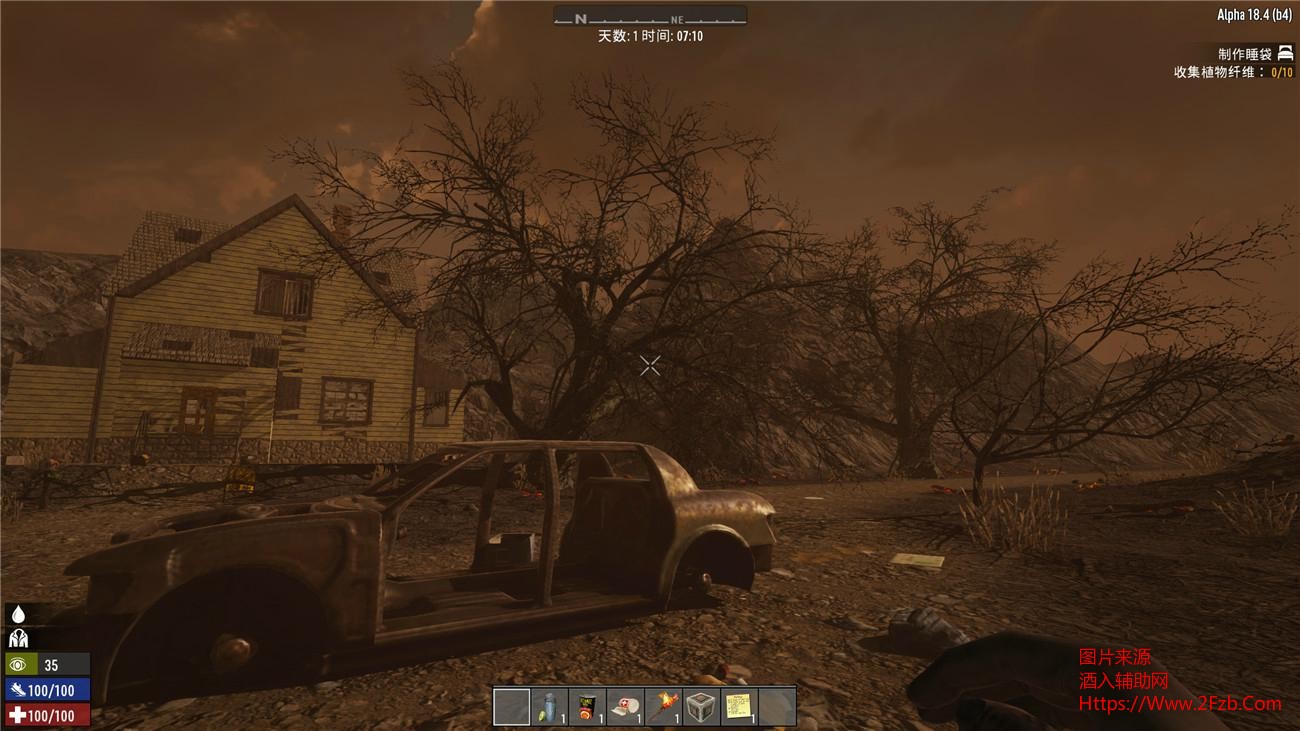Select the water bottle hotbar slot
1300x731 pixels.
click(550, 707)
